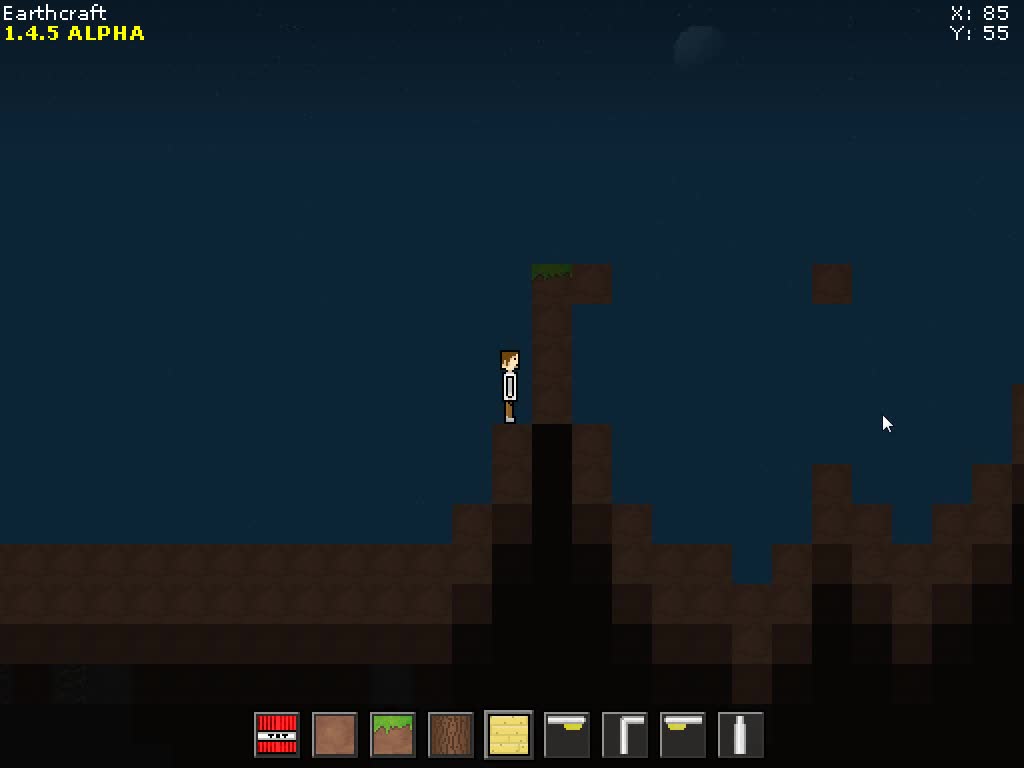This screenshot has width=1024, height=768.
Task: Choose the plain dirt block slot
Action: pyautogui.click(x=335, y=735)
